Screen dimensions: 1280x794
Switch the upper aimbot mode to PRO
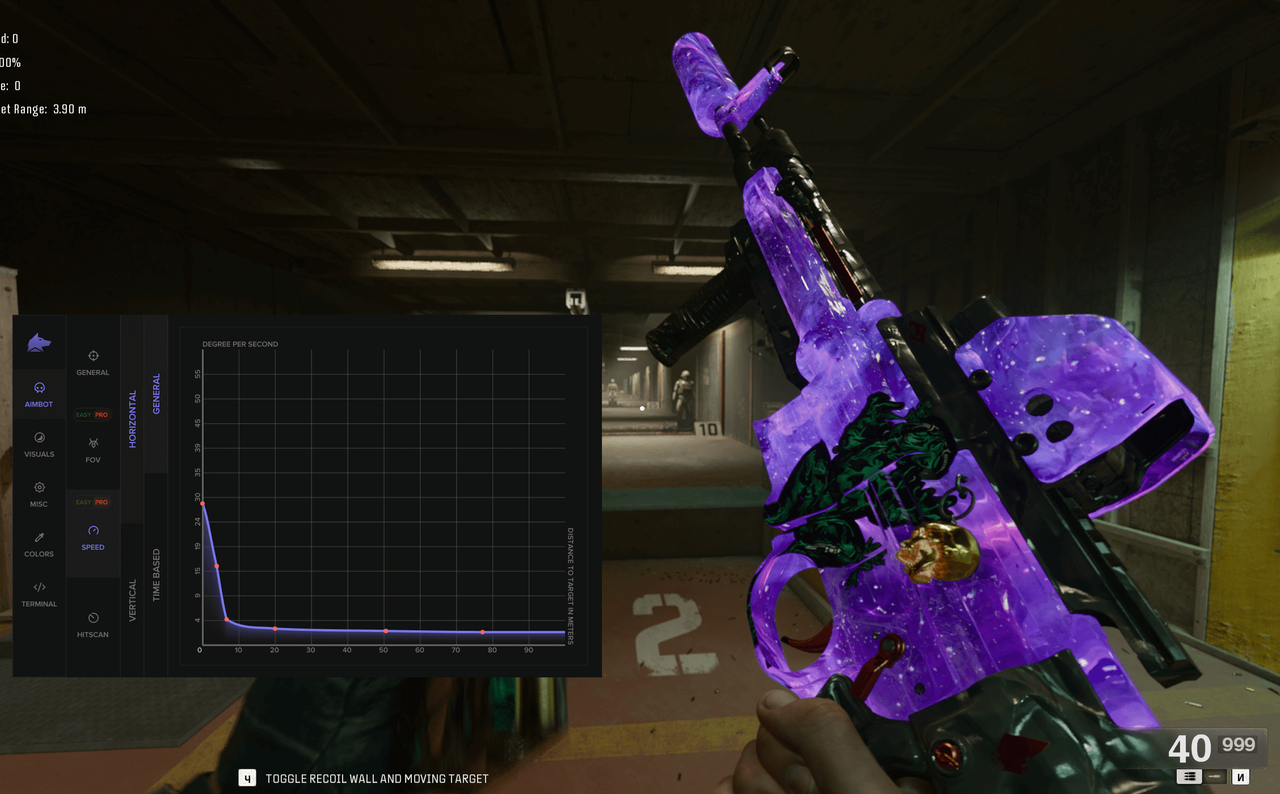[101, 415]
